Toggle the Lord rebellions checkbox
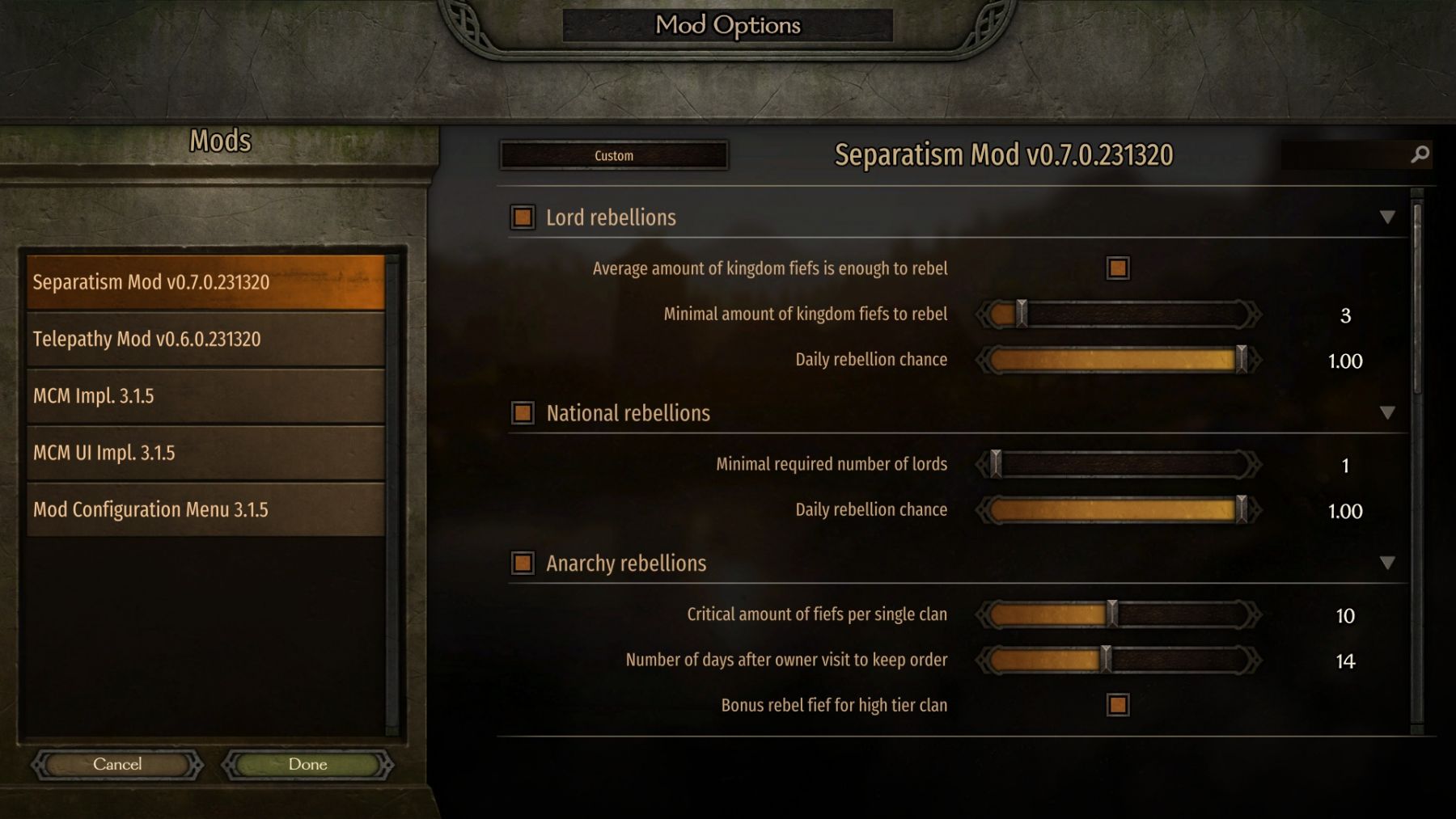Viewport: 1456px width, 819px height. 523,217
